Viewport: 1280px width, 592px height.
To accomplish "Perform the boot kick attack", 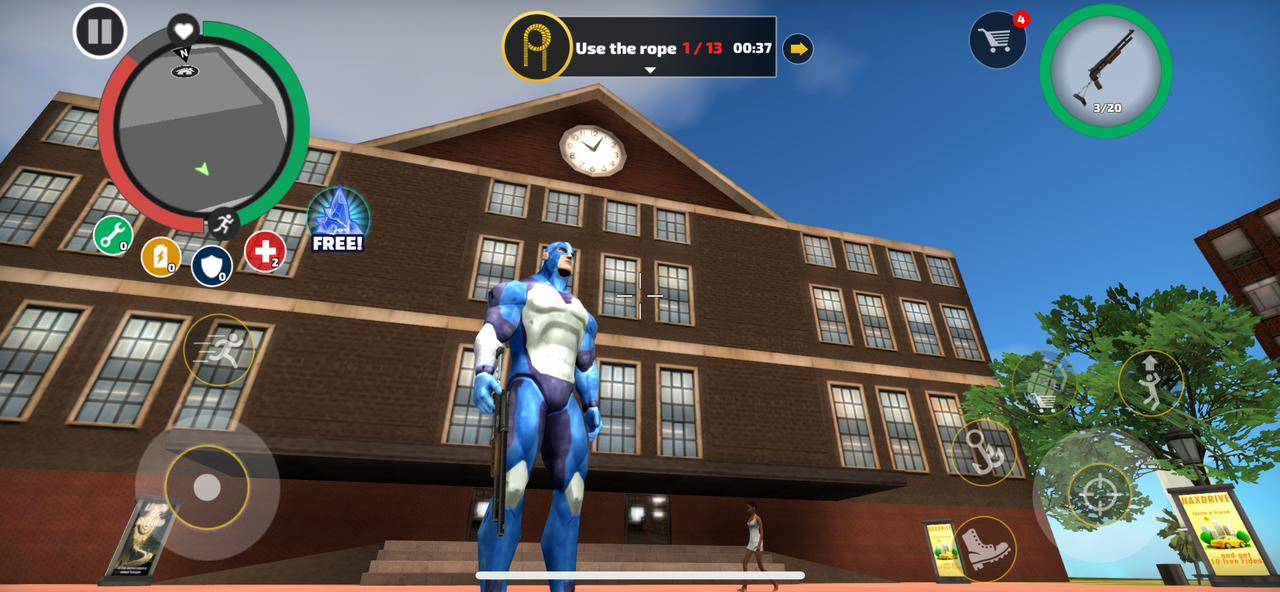I will 984,549.
